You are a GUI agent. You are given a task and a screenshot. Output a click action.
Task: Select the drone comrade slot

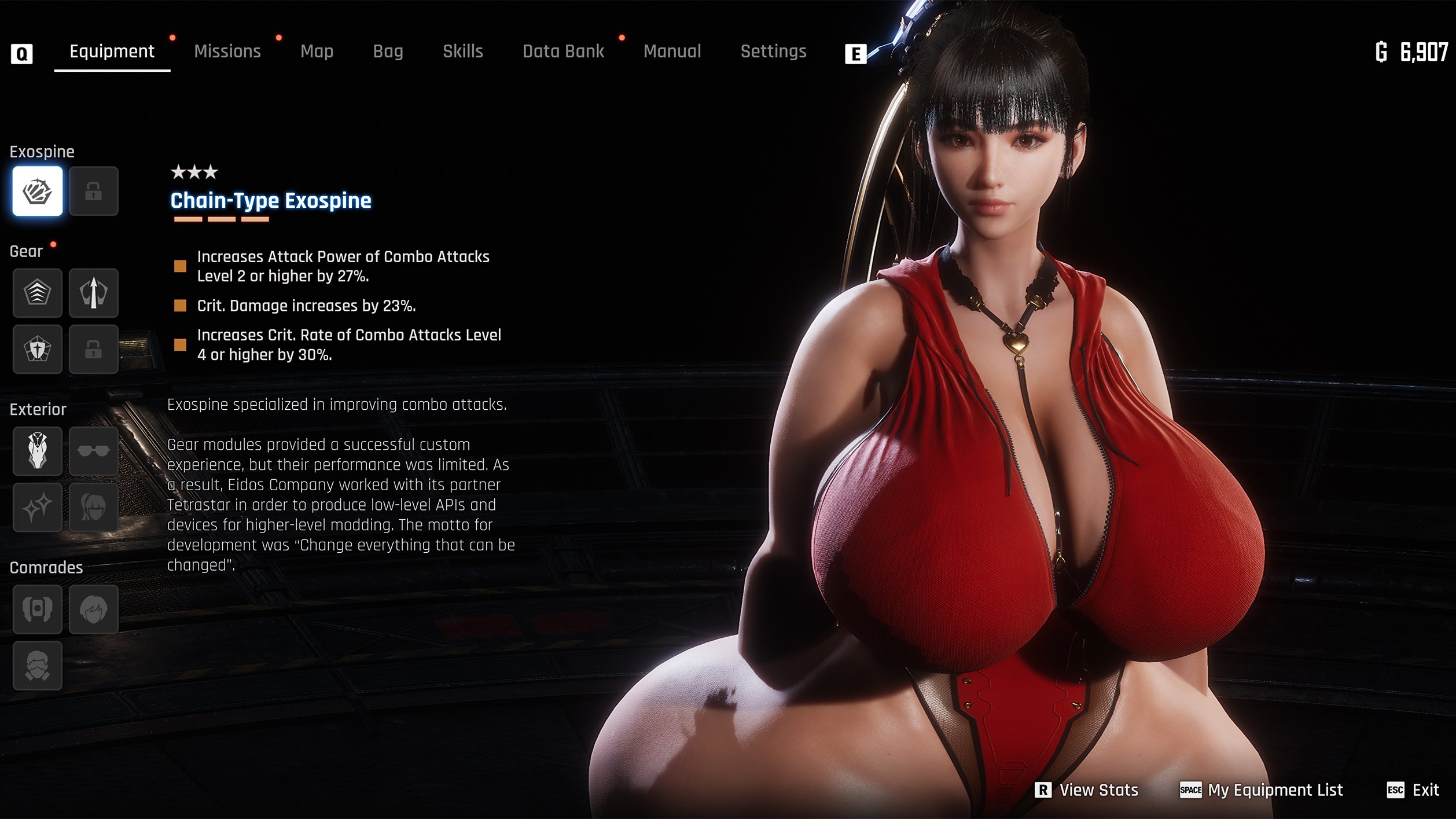(38, 609)
